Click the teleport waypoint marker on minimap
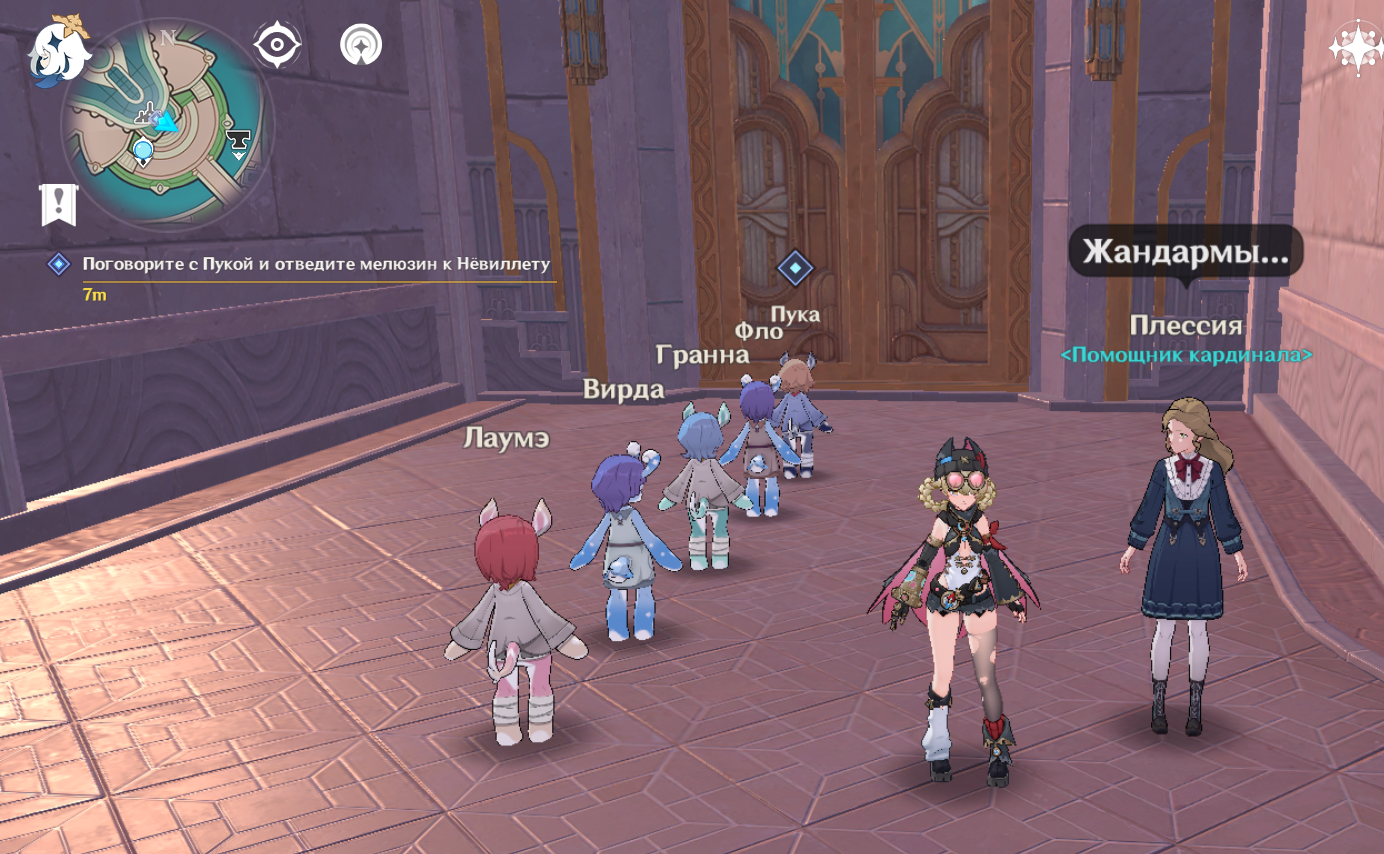The height and width of the screenshot is (854, 1384). 143,152
